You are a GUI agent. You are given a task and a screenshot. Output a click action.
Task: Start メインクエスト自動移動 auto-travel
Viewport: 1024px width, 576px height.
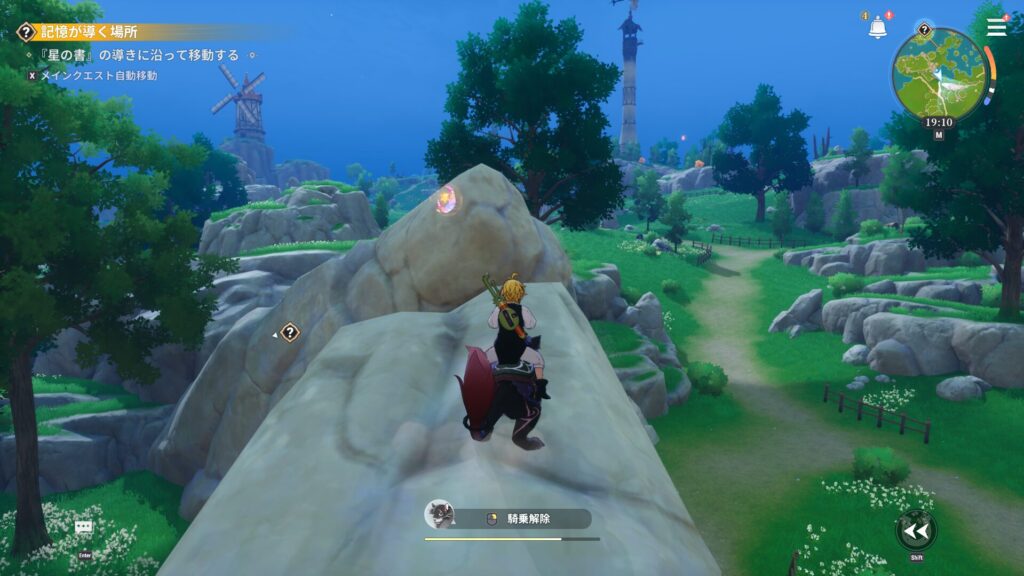(x=97, y=75)
